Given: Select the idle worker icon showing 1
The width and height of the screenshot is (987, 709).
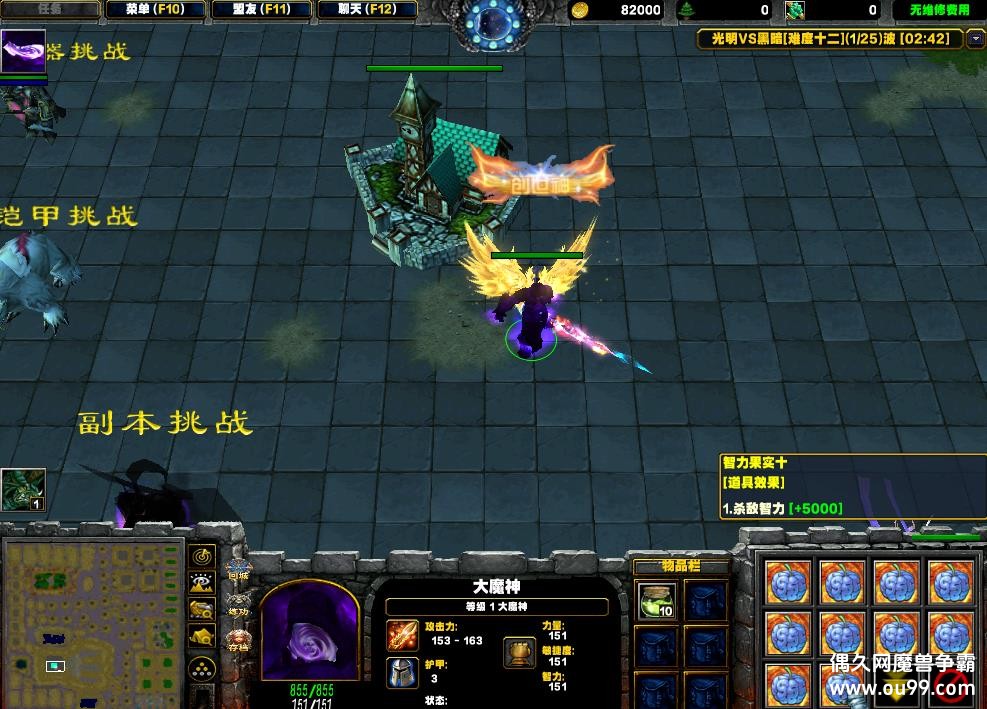Looking at the screenshot, I should 23,490.
